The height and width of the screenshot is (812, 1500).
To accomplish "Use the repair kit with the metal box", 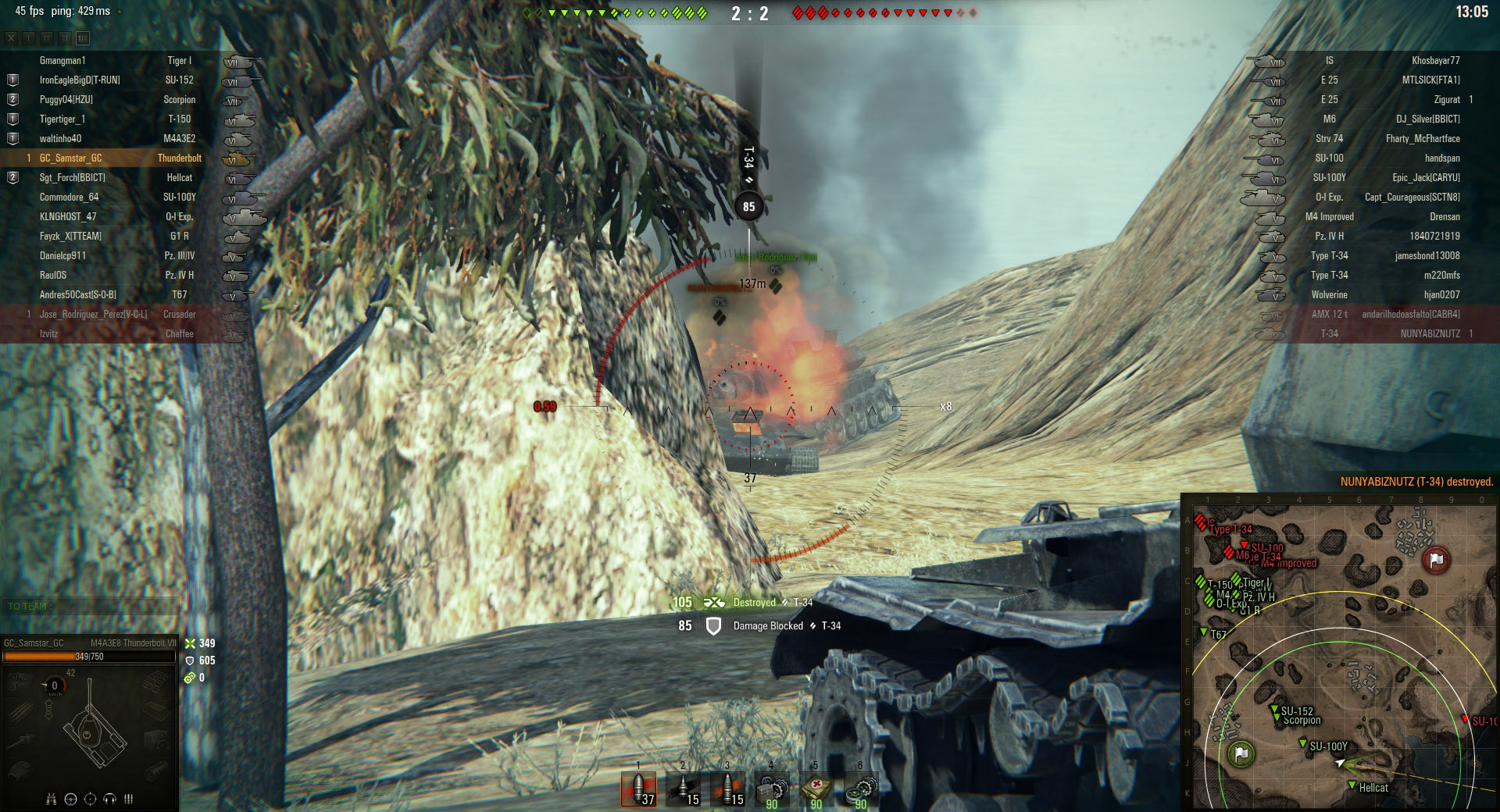I will coord(772,789).
